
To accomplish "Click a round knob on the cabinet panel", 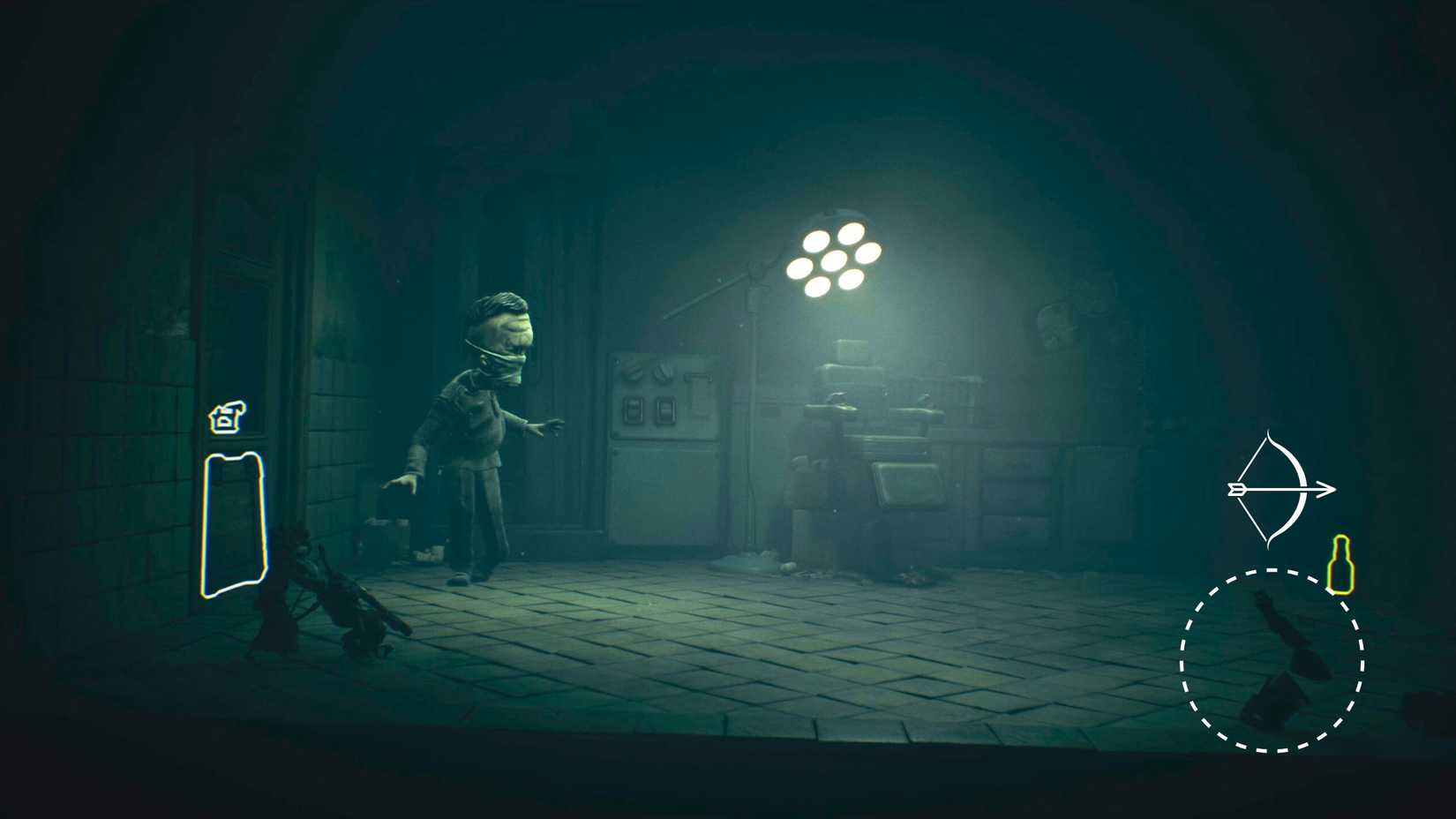I will point(632,371).
